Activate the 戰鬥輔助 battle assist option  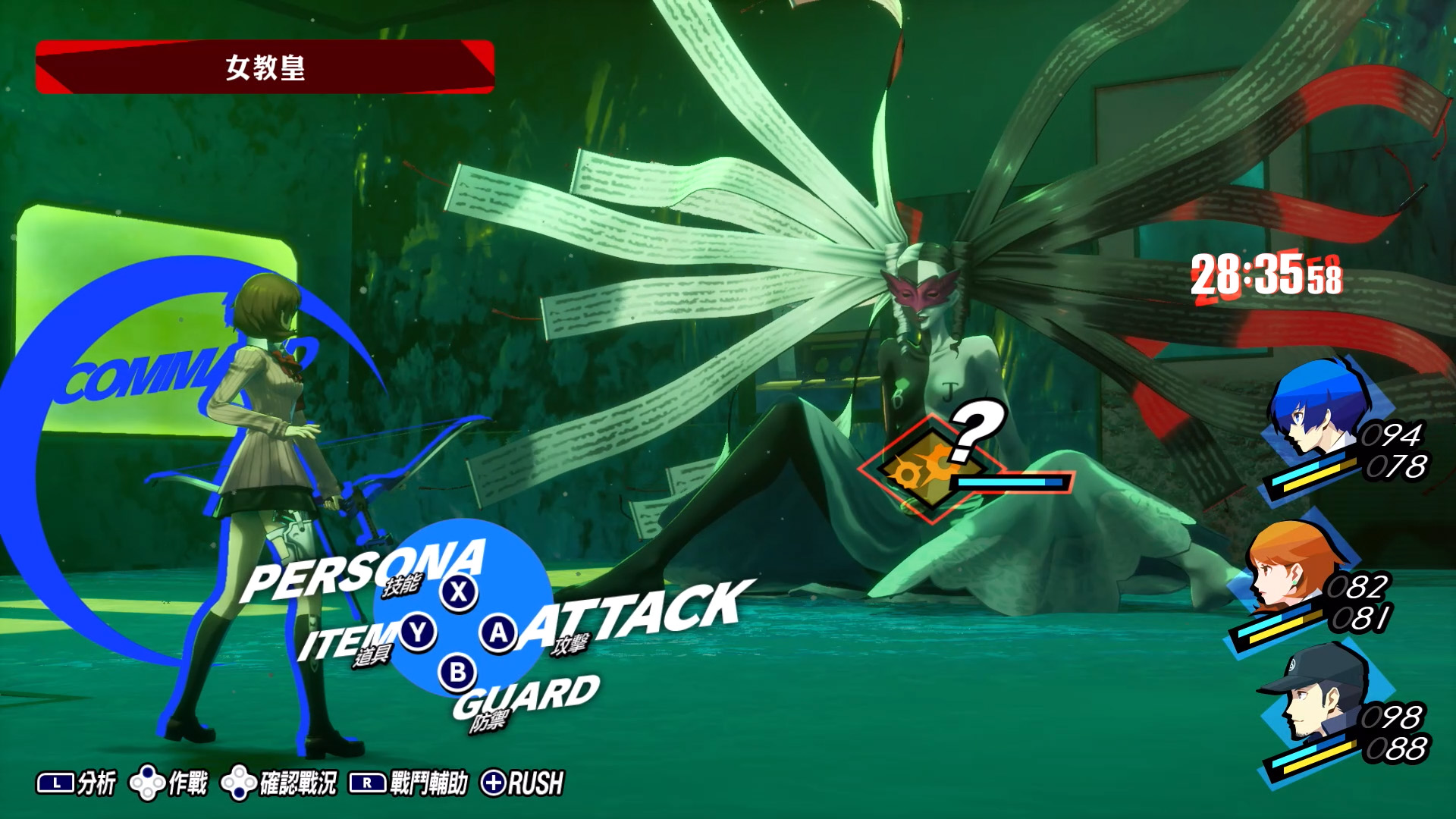click(409, 783)
